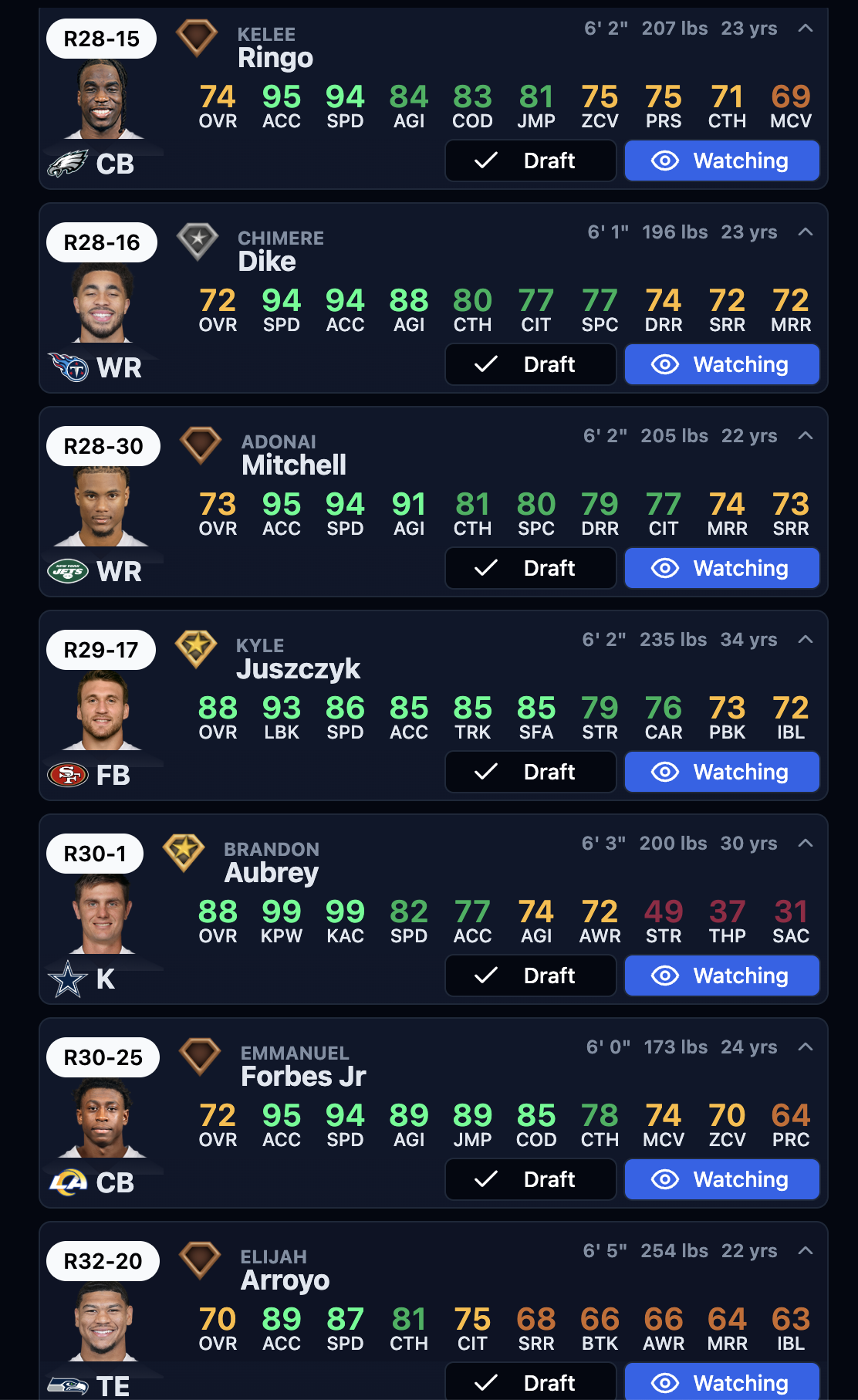This screenshot has height=1400, width=858.
Task: Toggle Watching for Kelee Ringo
Action: (721, 161)
